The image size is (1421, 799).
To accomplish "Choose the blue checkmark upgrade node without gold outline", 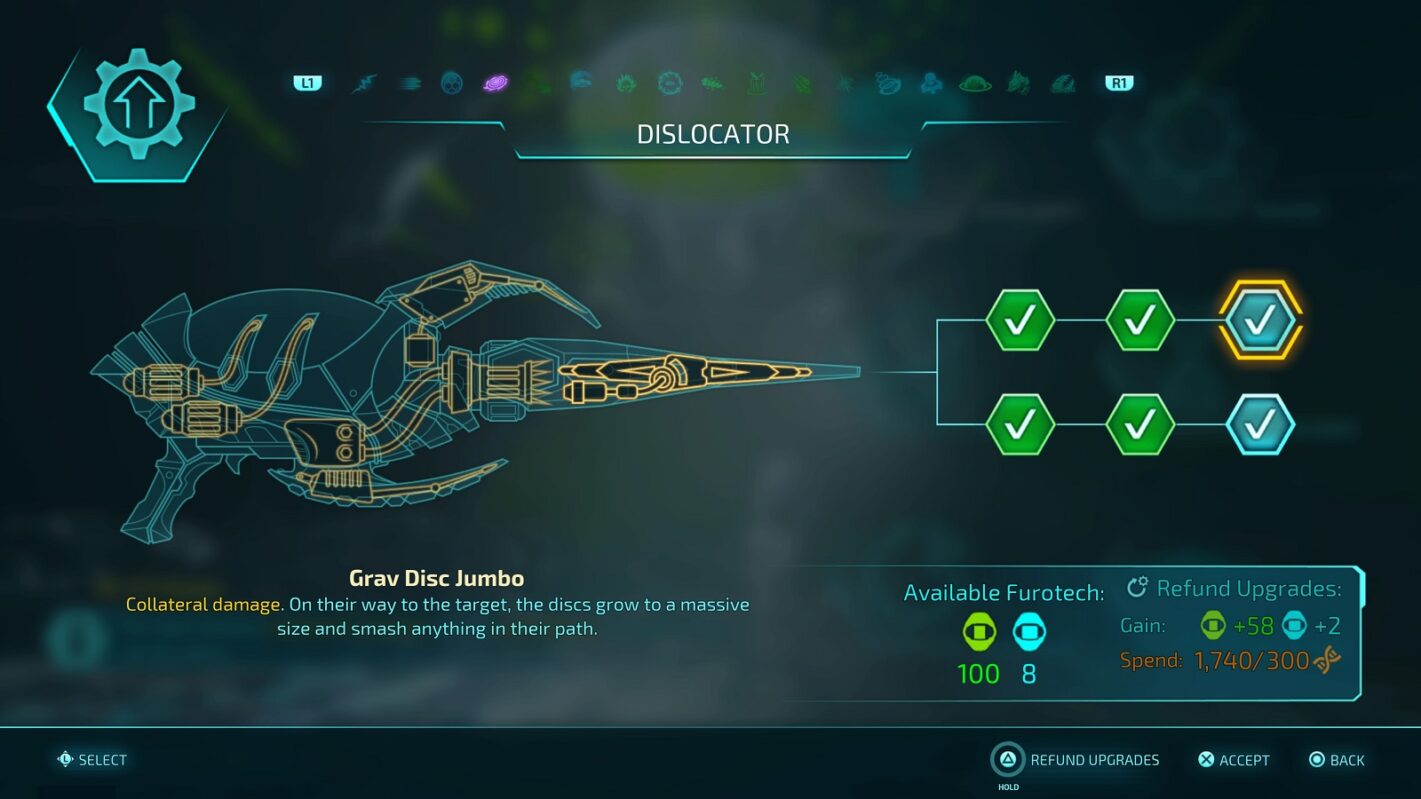I will click(x=1259, y=425).
